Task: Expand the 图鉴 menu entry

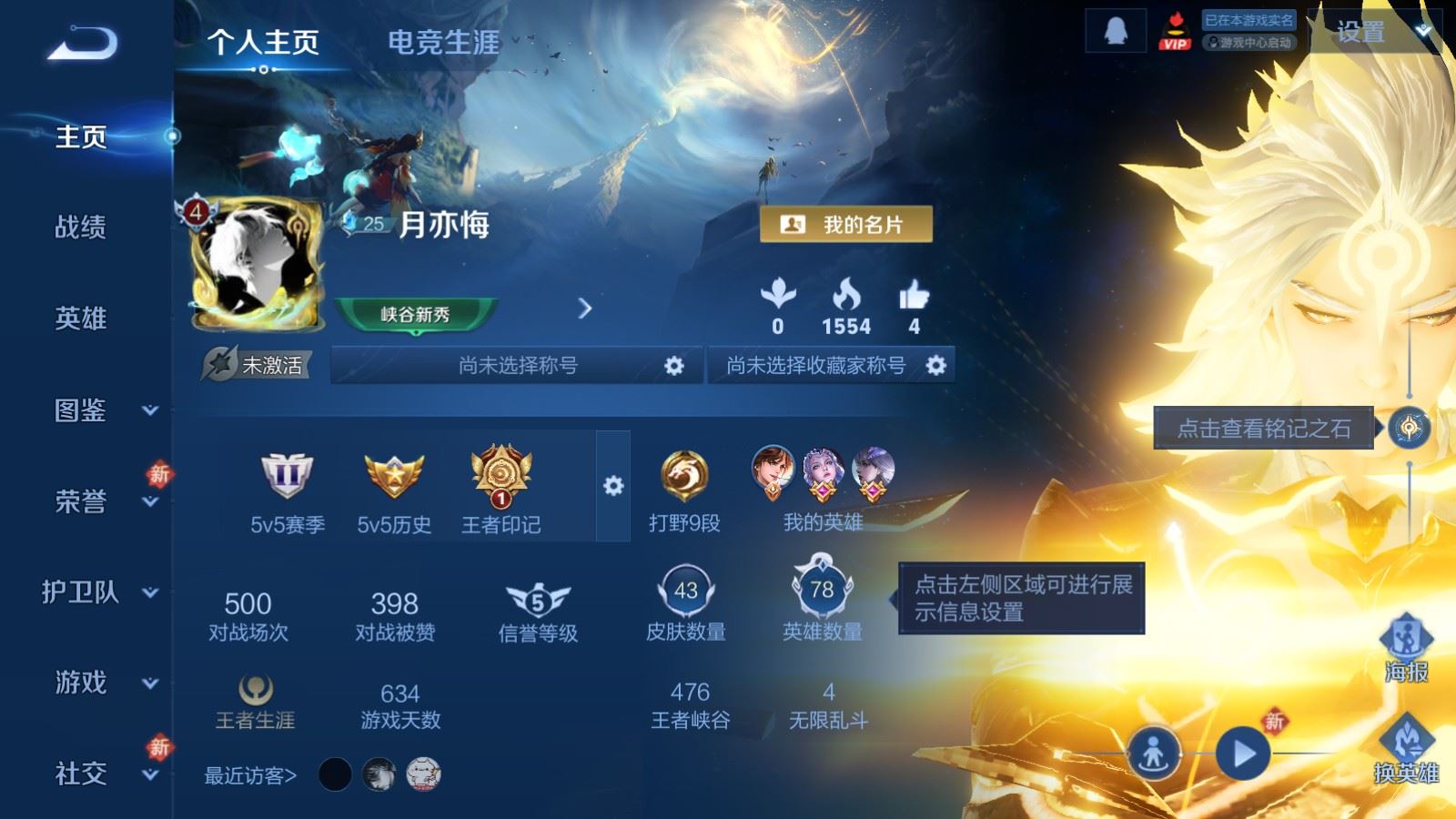Action: (x=100, y=410)
